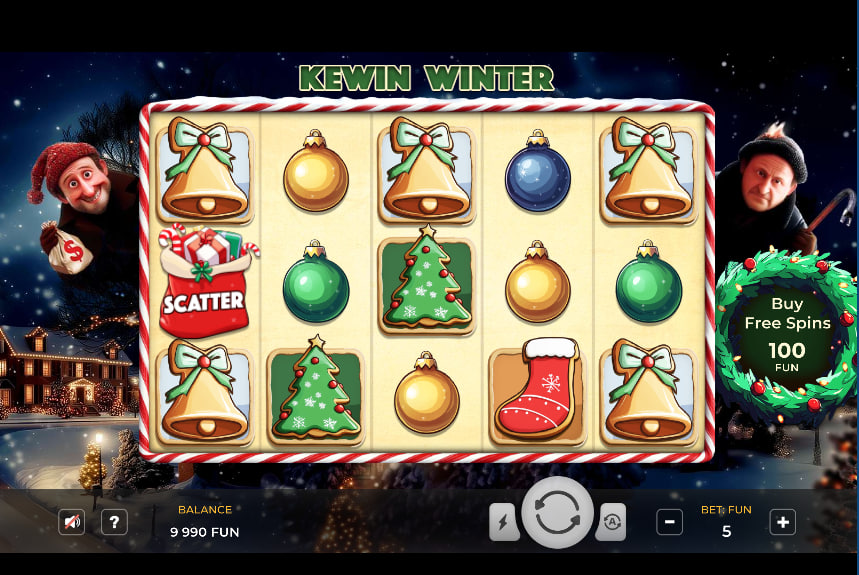Toggle the sound speaker icon
This screenshot has height=575, width=859.
[72, 521]
